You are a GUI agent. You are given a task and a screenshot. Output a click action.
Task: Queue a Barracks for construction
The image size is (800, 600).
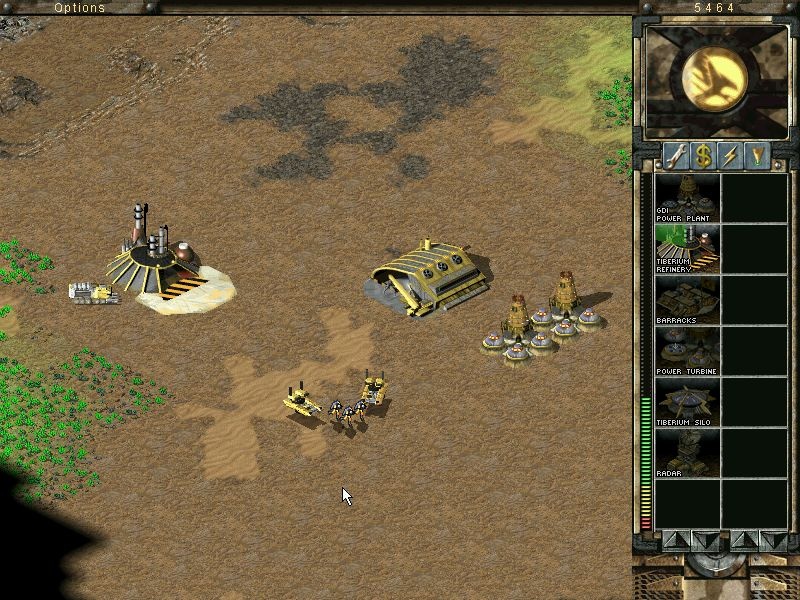coord(687,300)
